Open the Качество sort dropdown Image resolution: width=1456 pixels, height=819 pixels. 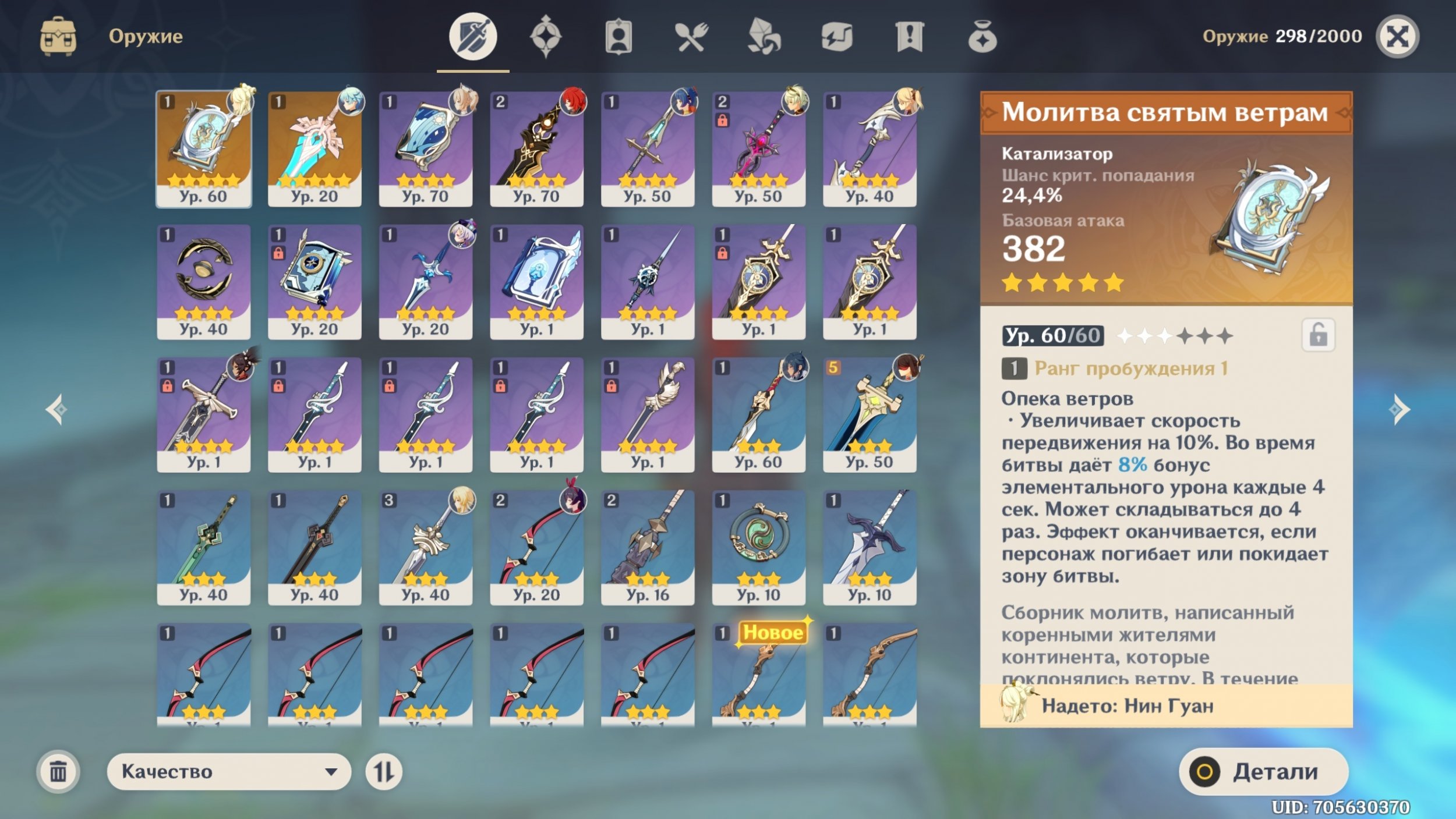(228, 771)
